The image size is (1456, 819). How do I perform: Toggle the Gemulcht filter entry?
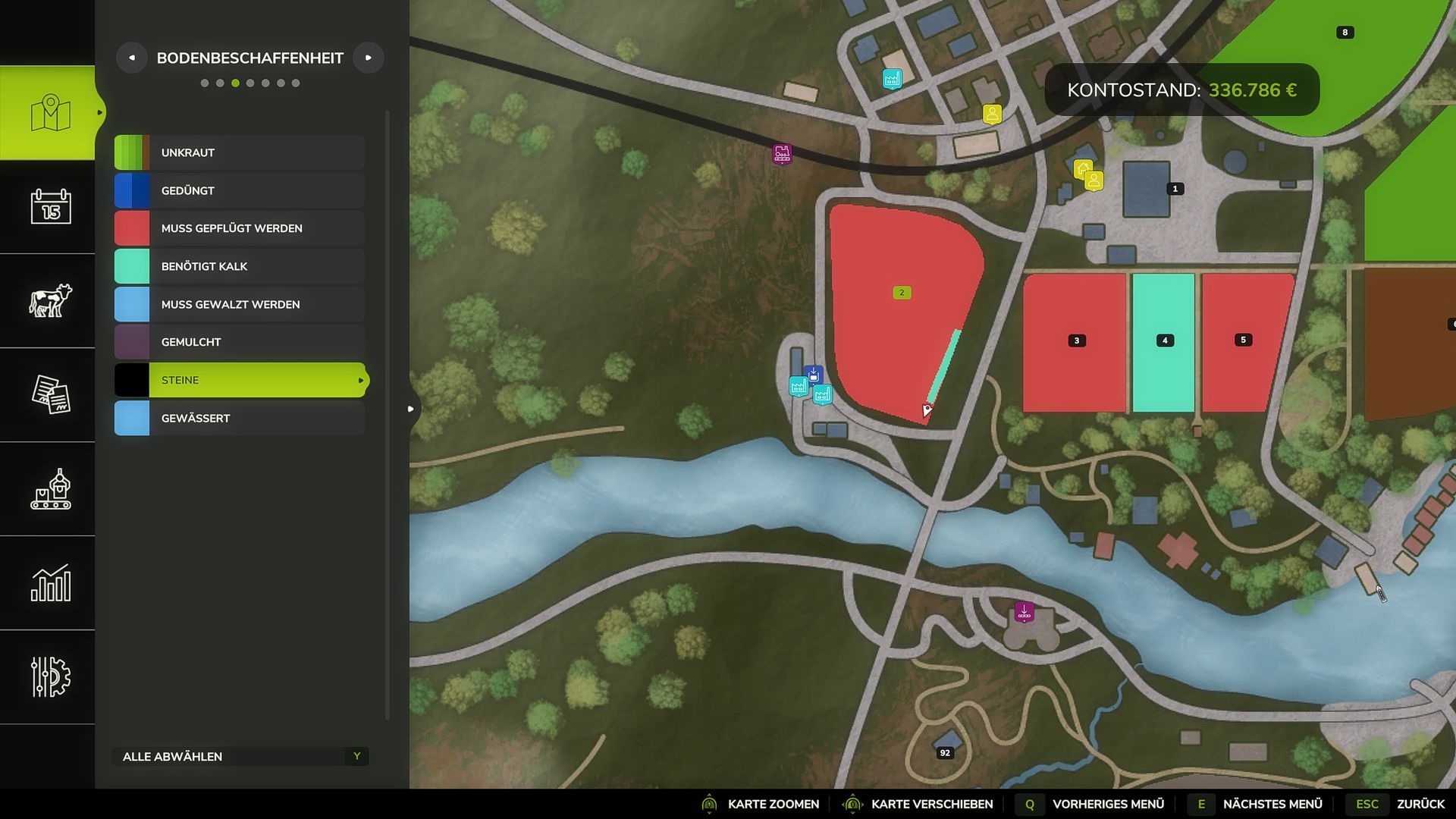pos(240,342)
